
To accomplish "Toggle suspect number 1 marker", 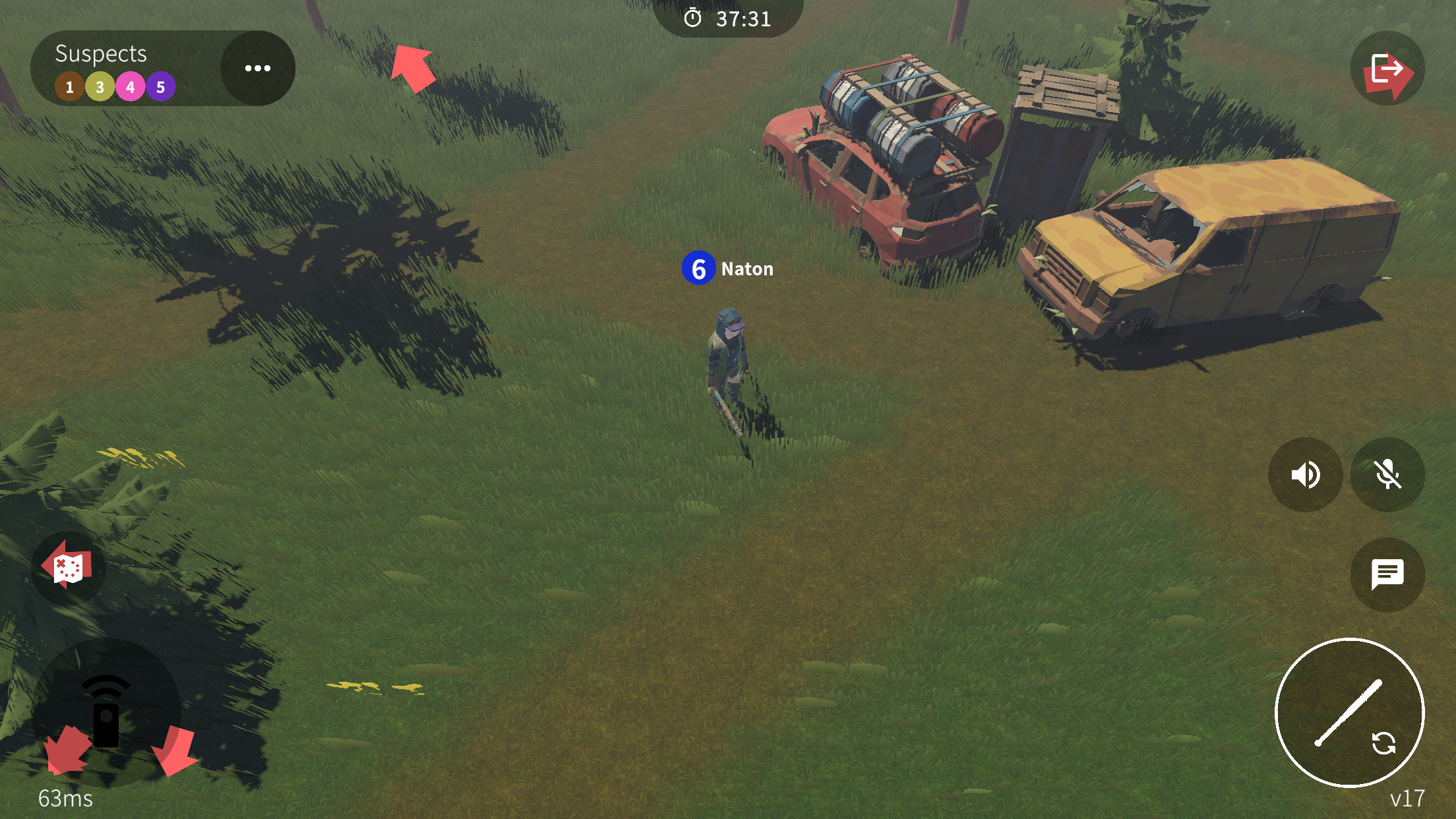I will [x=68, y=86].
